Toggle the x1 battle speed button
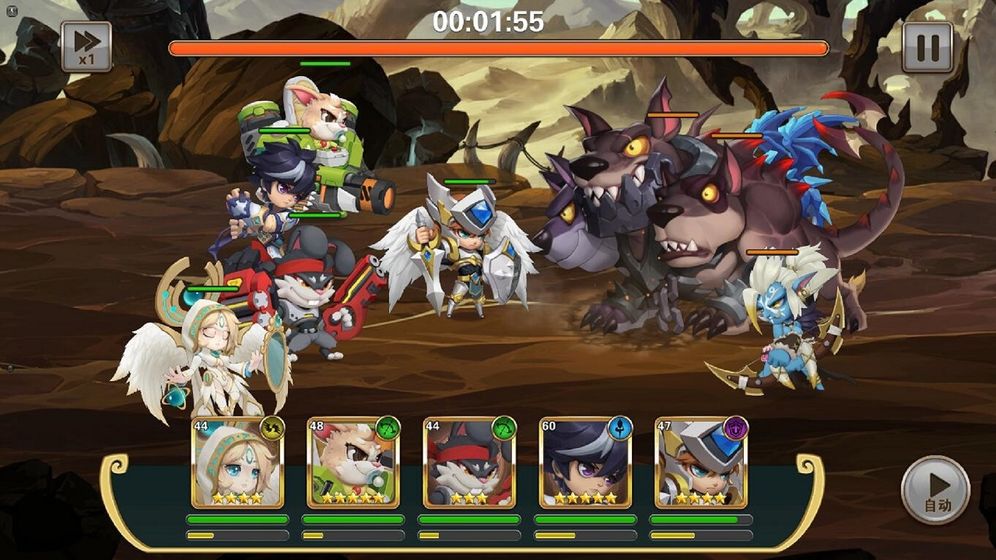The height and width of the screenshot is (560, 996). (x=86, y=47)
